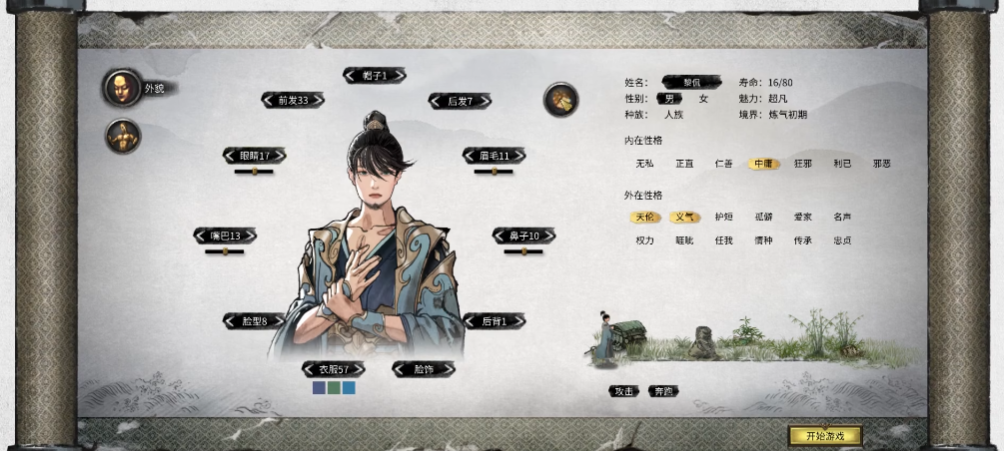Preview the 奔跑 running animation
This screenshot has height=451, width=1004.
click(662, 391)
